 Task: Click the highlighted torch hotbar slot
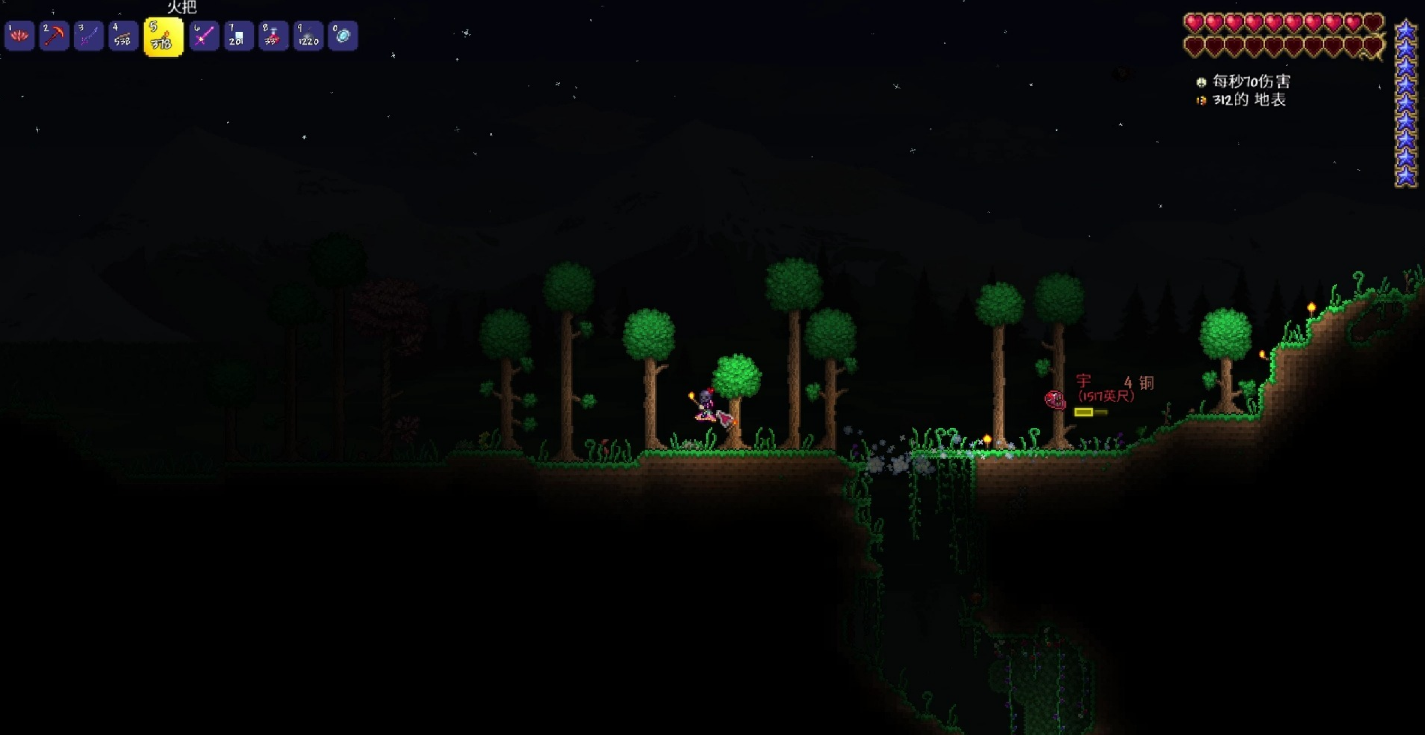pyautogui.click(x=163, y=37)
